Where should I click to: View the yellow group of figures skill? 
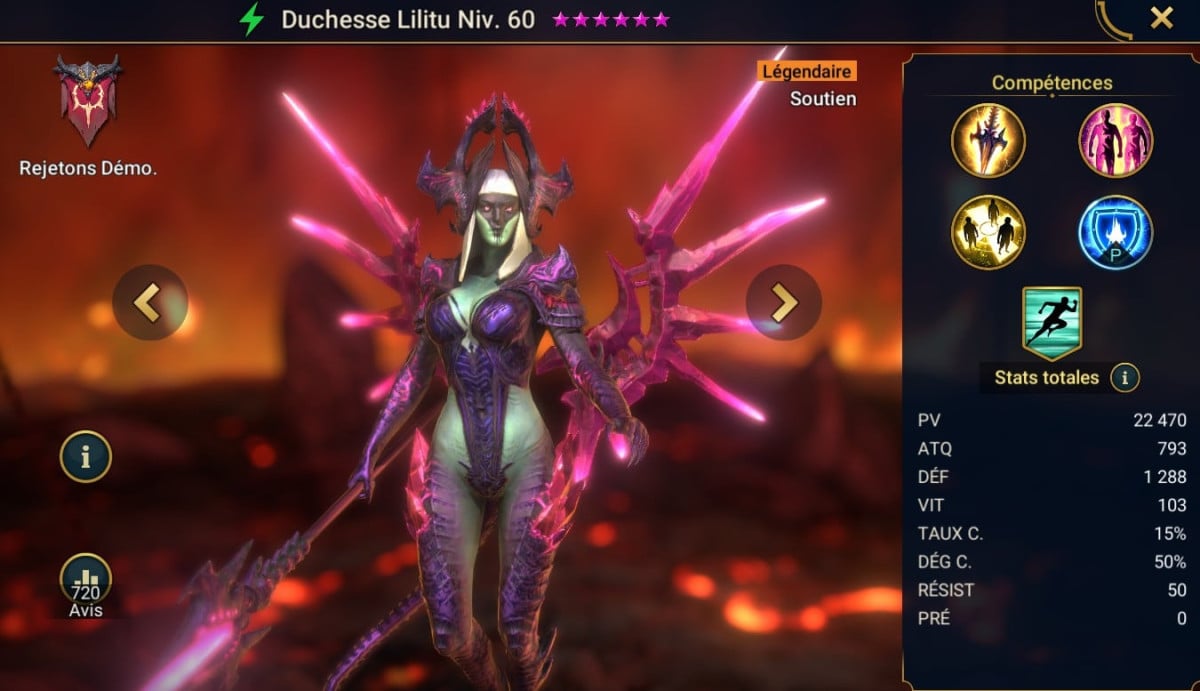(x=988, y=232)
